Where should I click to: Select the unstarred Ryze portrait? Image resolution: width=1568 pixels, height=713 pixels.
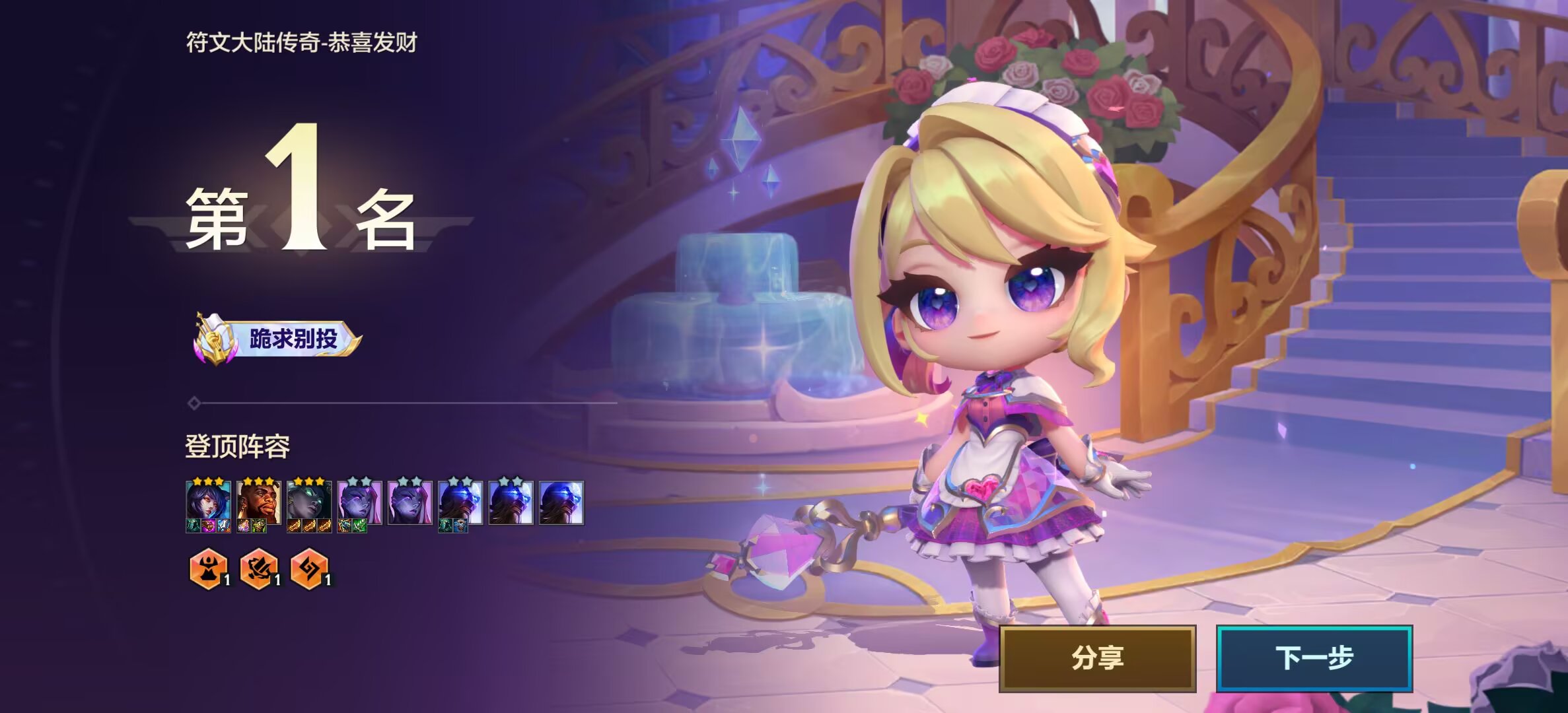click(561, 503)
